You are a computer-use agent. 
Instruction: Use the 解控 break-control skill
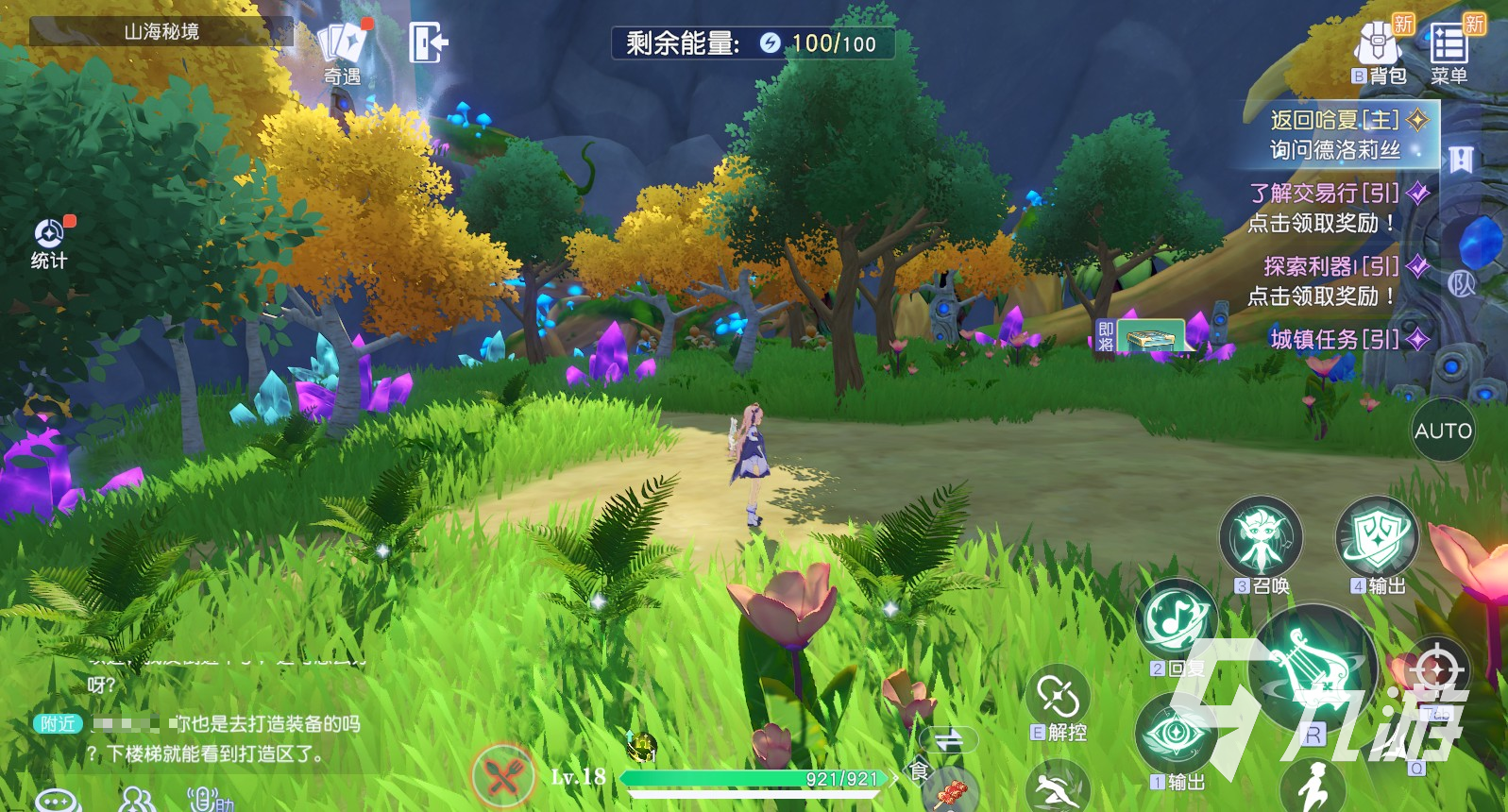[1058, 701]
